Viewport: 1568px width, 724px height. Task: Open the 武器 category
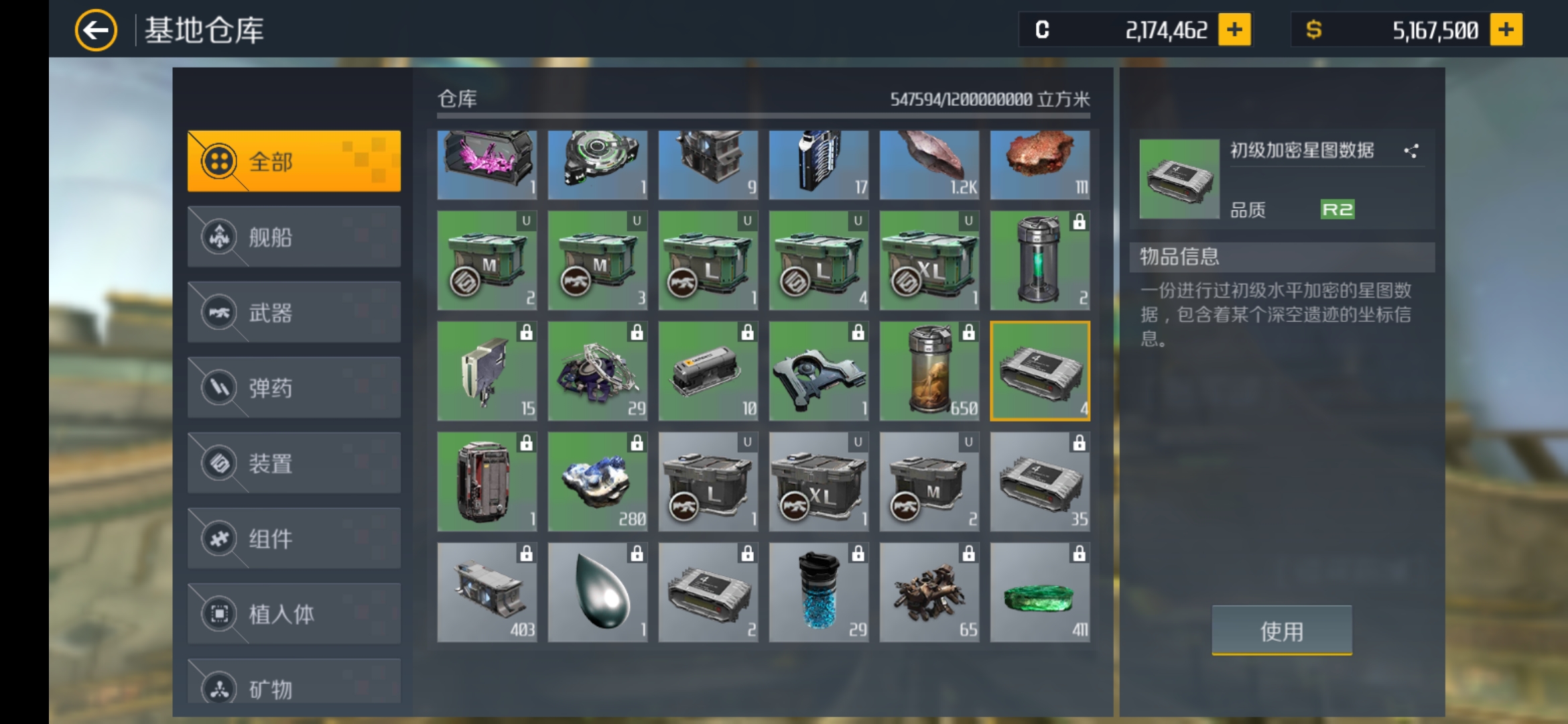tap(294, 312)
